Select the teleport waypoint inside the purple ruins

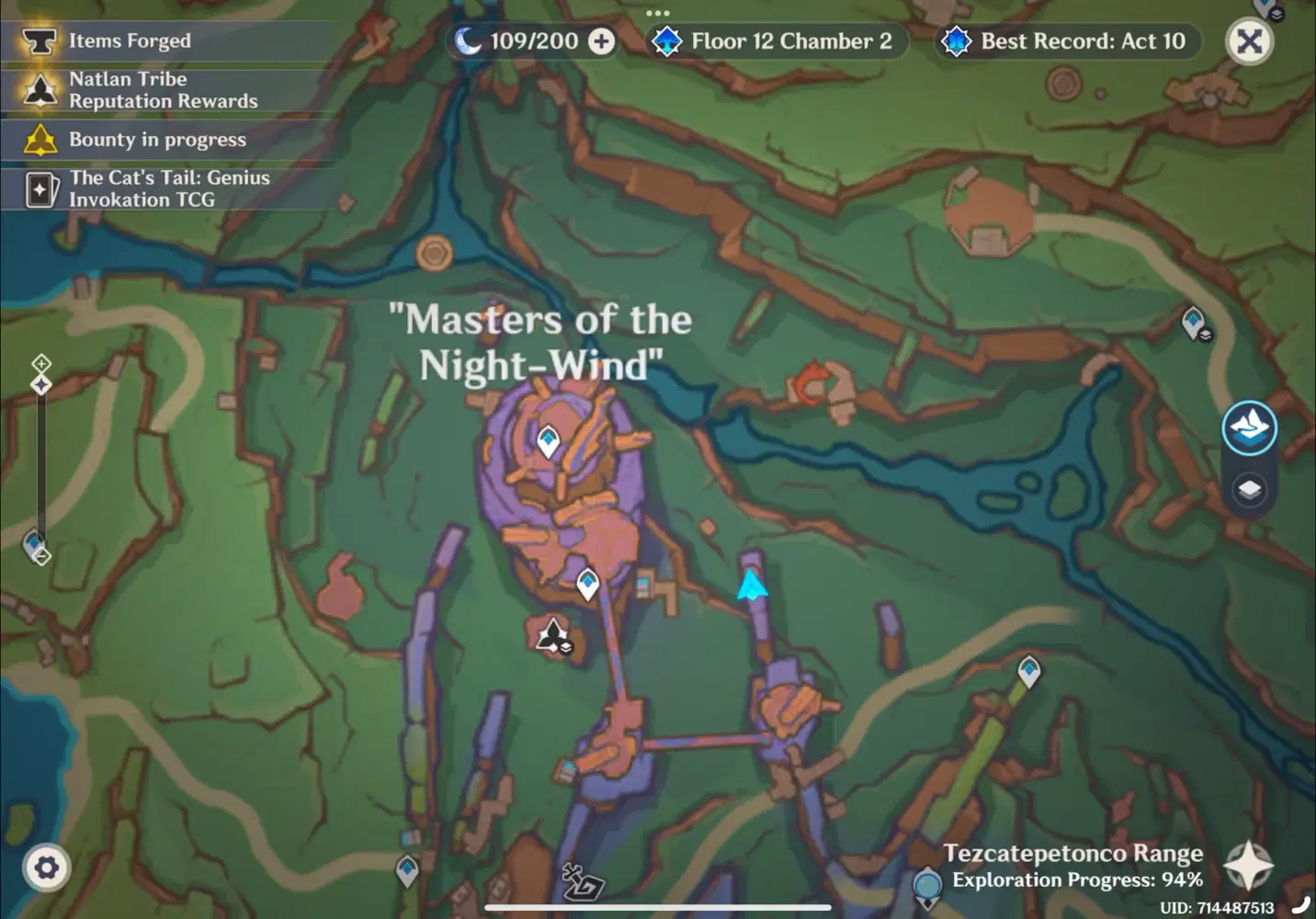tap(548, 440)
